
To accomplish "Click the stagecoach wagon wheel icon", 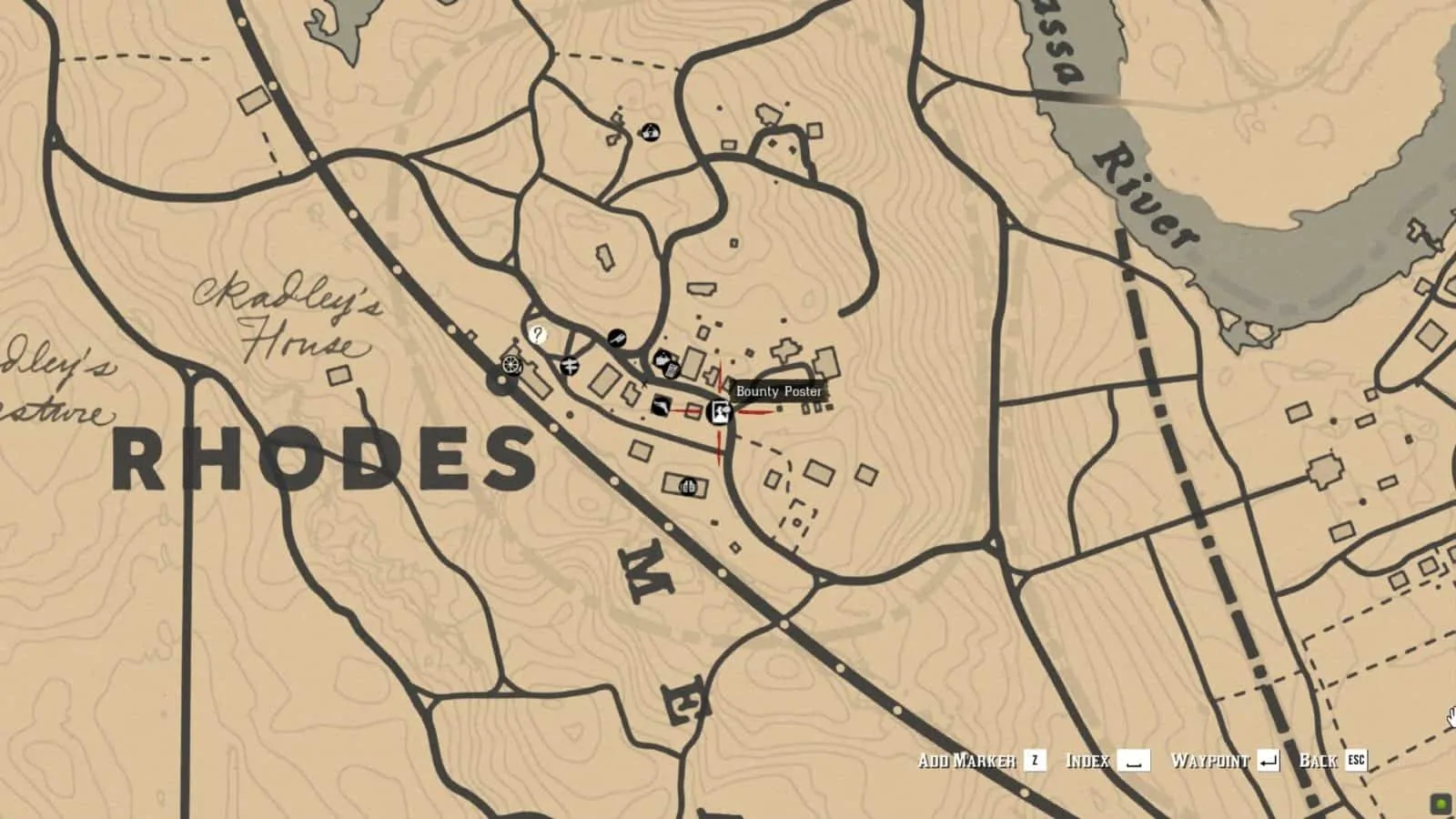I will 511,364.
